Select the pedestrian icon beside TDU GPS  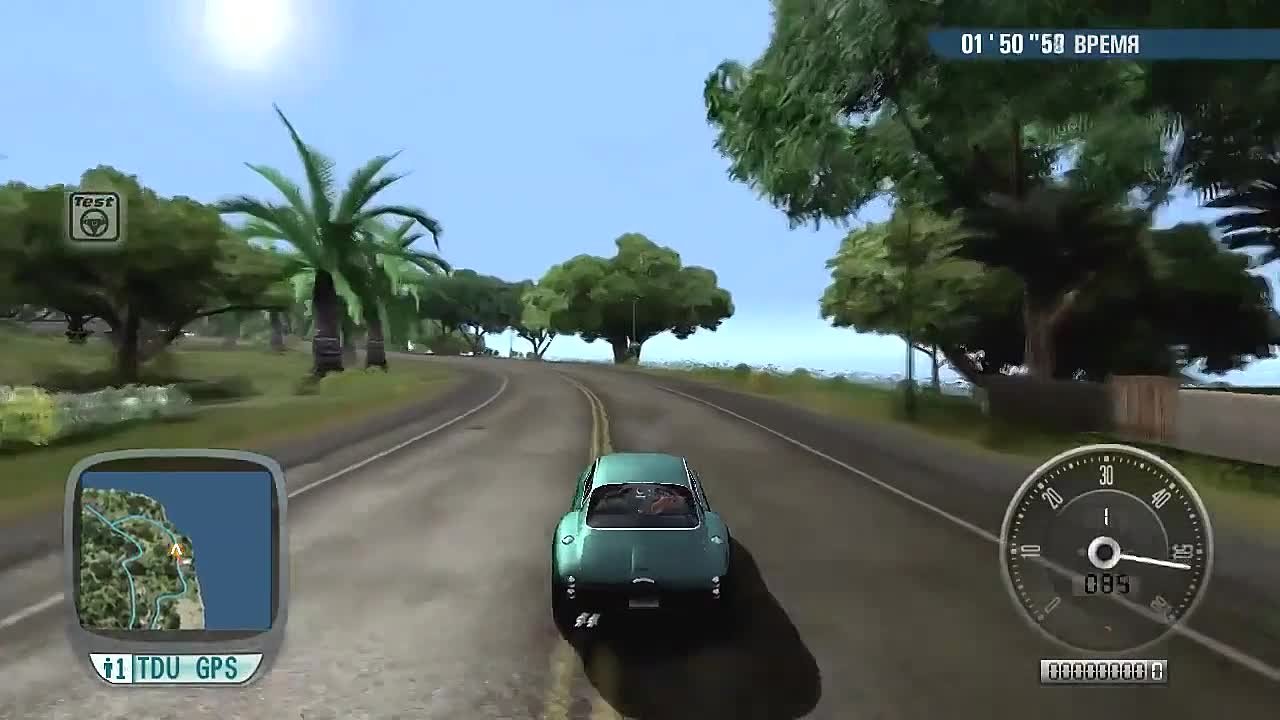(110, 669)
